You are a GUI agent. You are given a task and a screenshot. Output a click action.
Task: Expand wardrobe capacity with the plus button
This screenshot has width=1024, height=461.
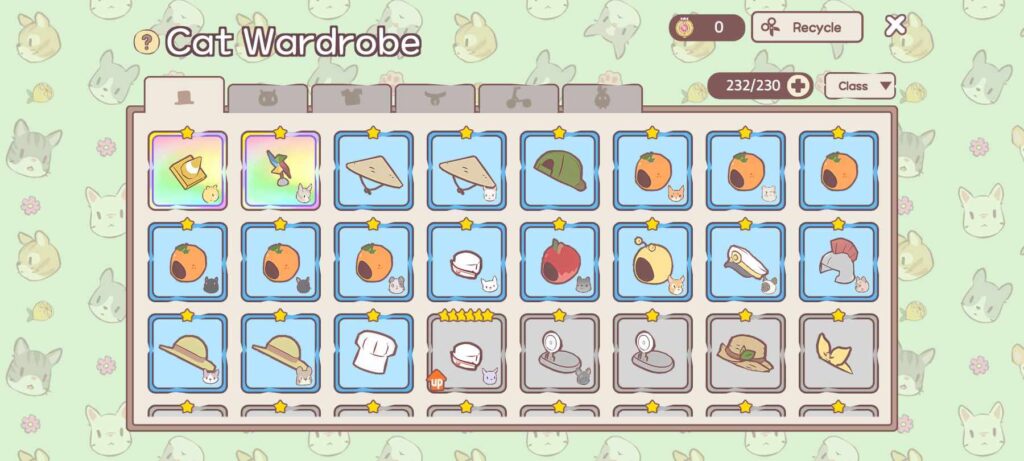point(798,86)
